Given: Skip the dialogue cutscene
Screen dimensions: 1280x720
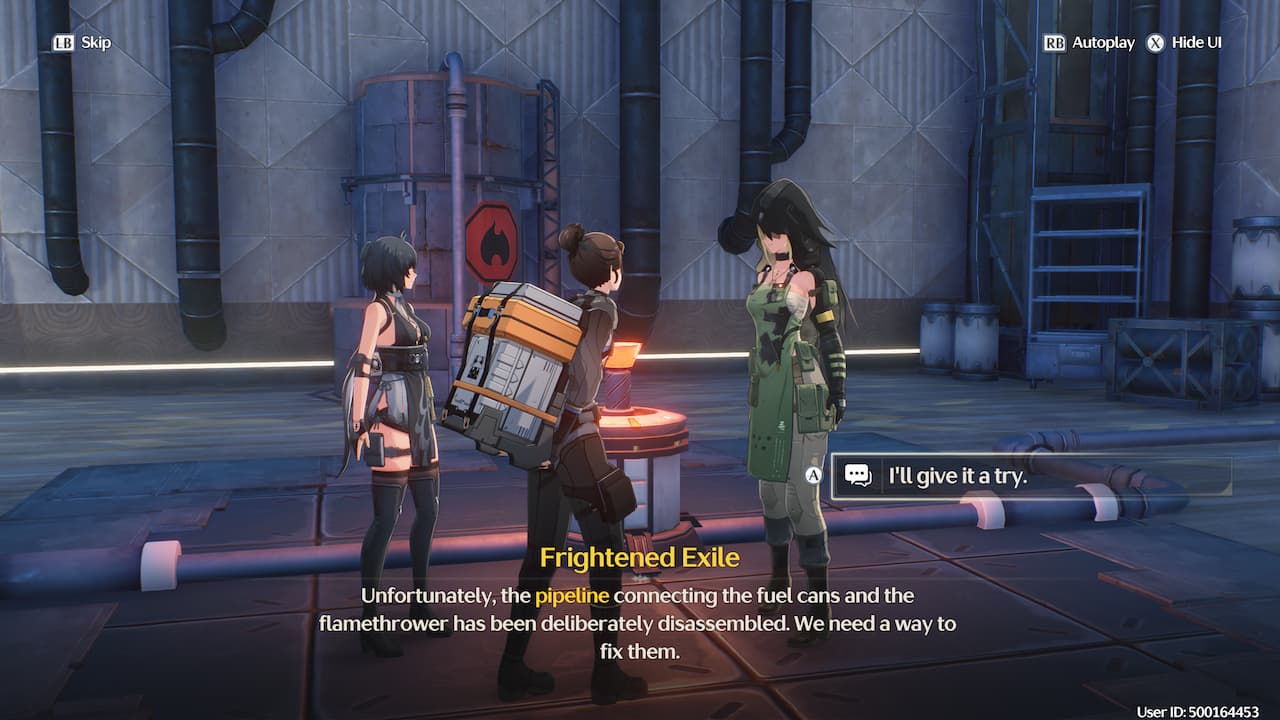Looking at the screenshot, I should tap(82, 43).
